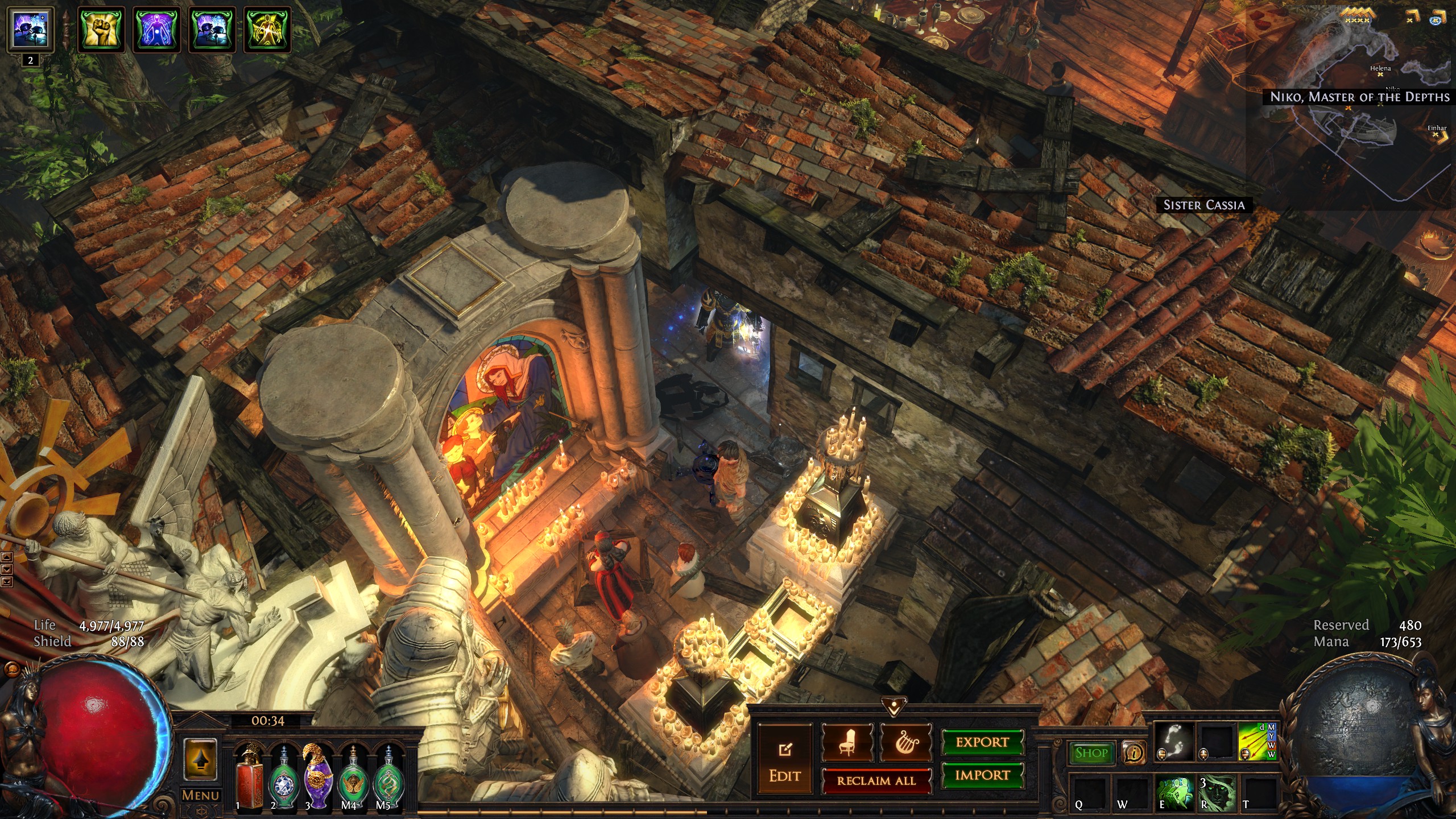1456x819 pixels.
Task: Click the Export hideout button
Action: (982, 742)
